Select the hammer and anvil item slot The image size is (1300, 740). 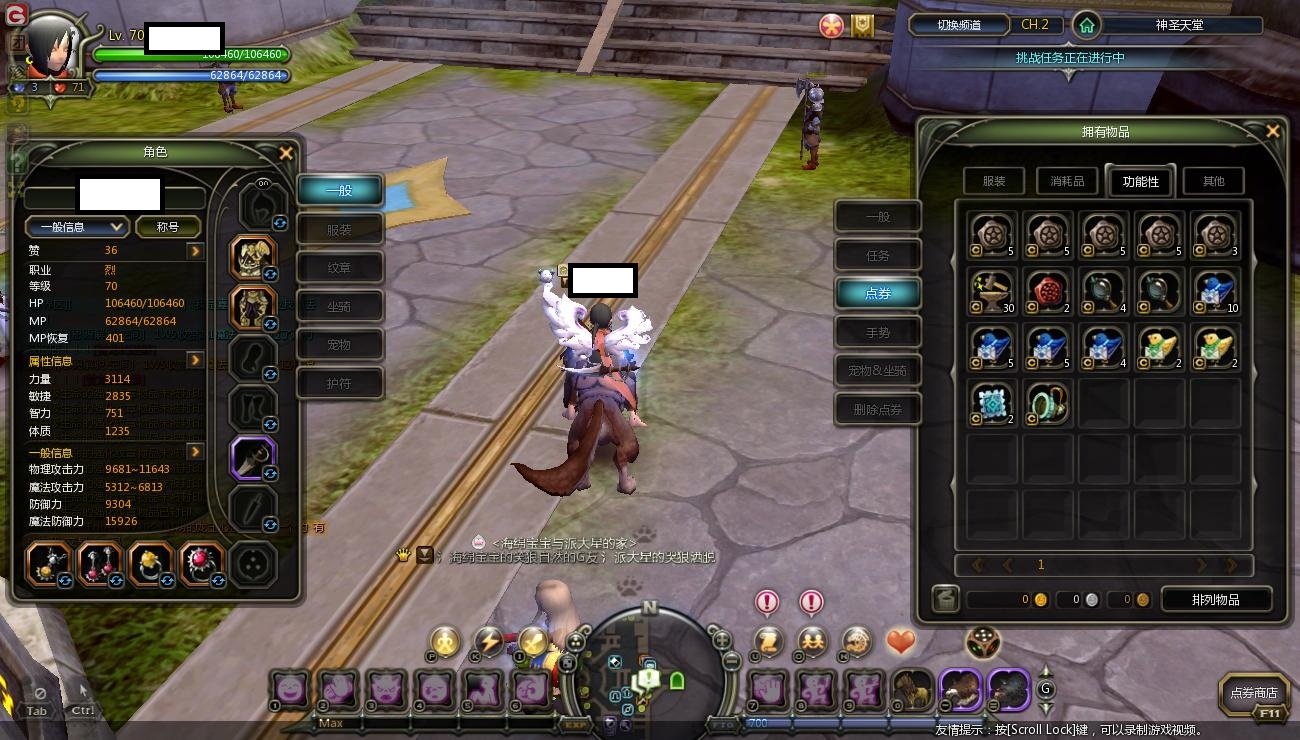(992, 291)
